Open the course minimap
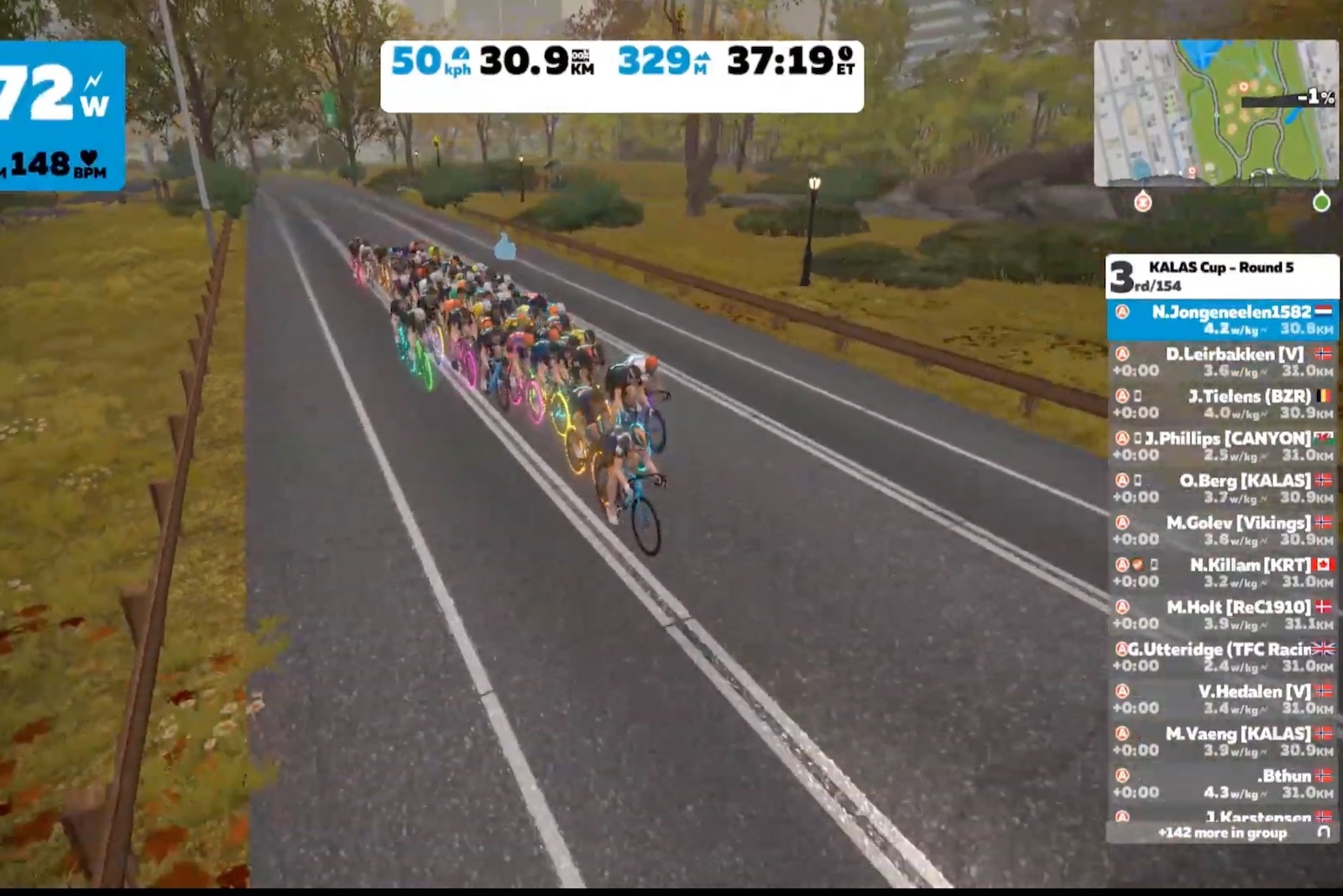The image size is (1343, 896). click(1215, 112)
